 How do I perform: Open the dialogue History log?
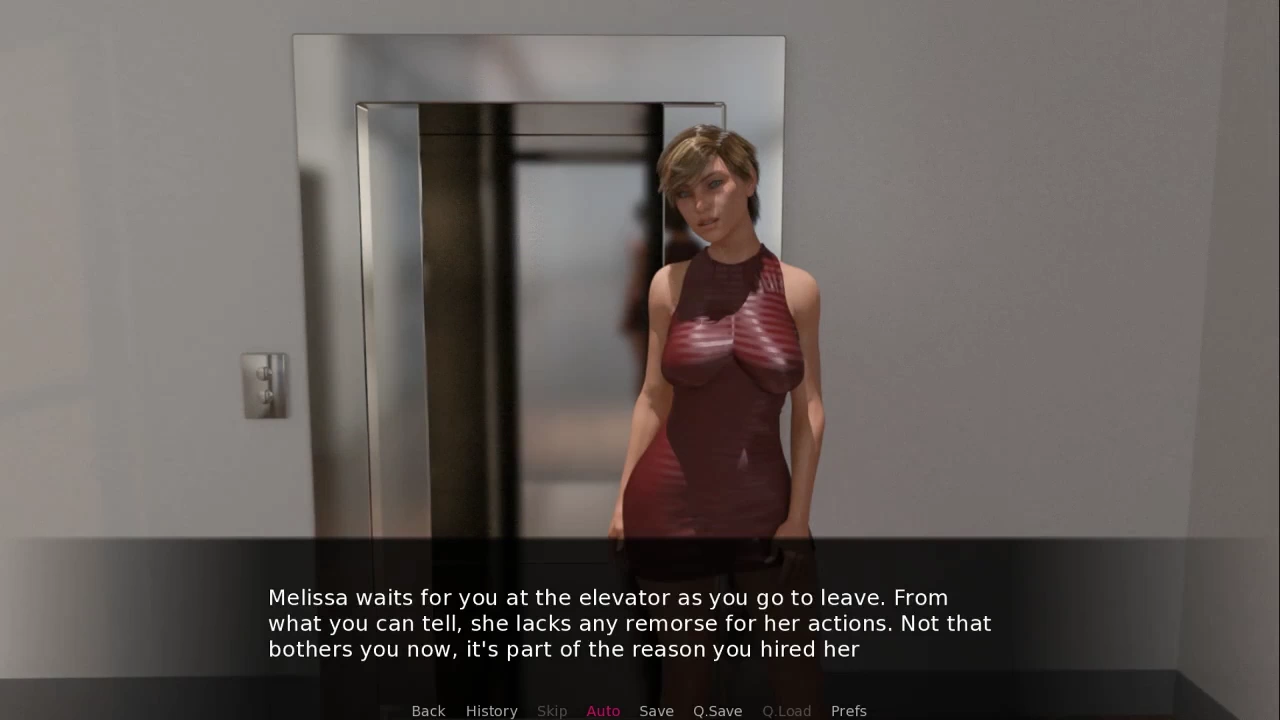[x=491, y=711]
